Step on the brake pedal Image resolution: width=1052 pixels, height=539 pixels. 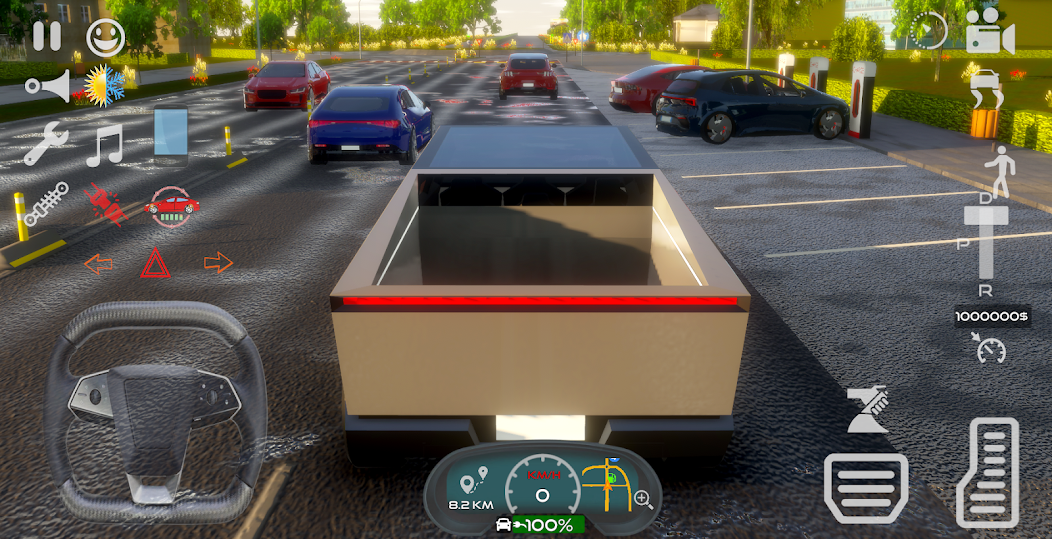coord(865,488)
